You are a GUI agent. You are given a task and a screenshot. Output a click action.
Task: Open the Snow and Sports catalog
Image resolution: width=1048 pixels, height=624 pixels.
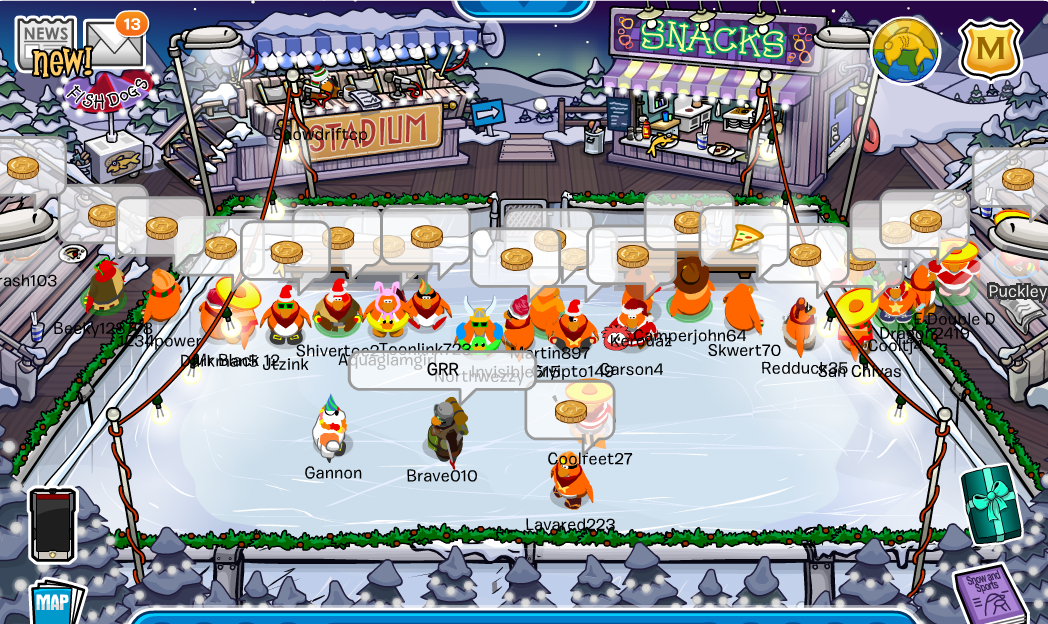989,590
